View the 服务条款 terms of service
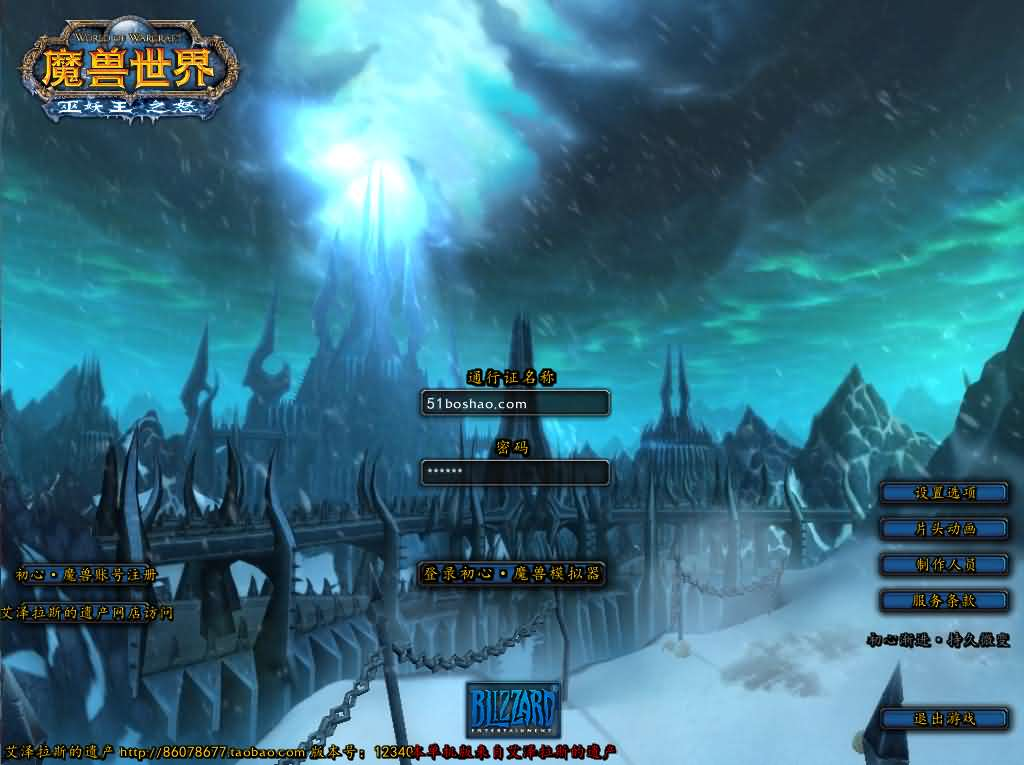The width and height of the screenshot is (1024, 765). pos(944,600)
